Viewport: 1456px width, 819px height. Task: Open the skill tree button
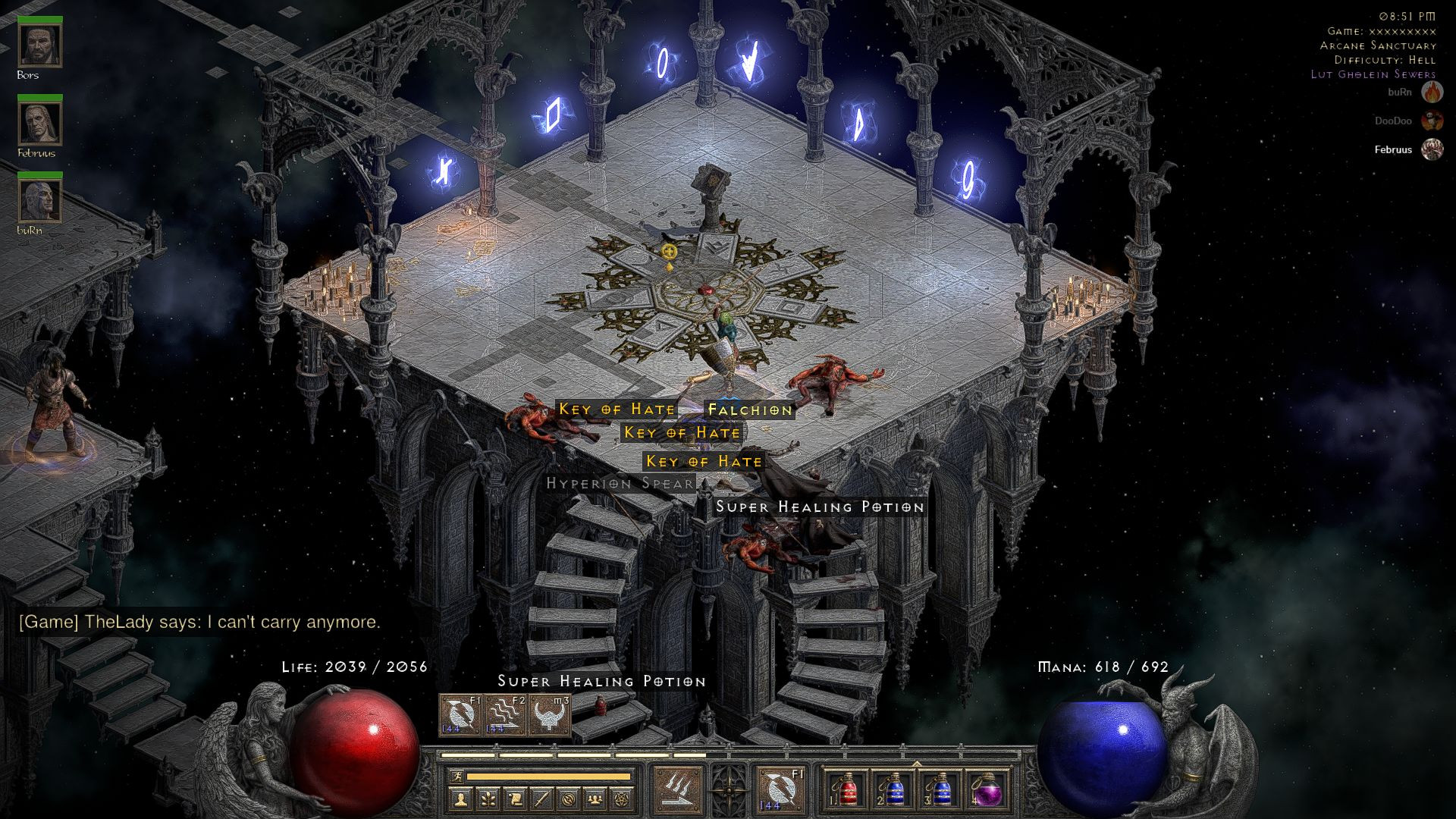[488, 799]
